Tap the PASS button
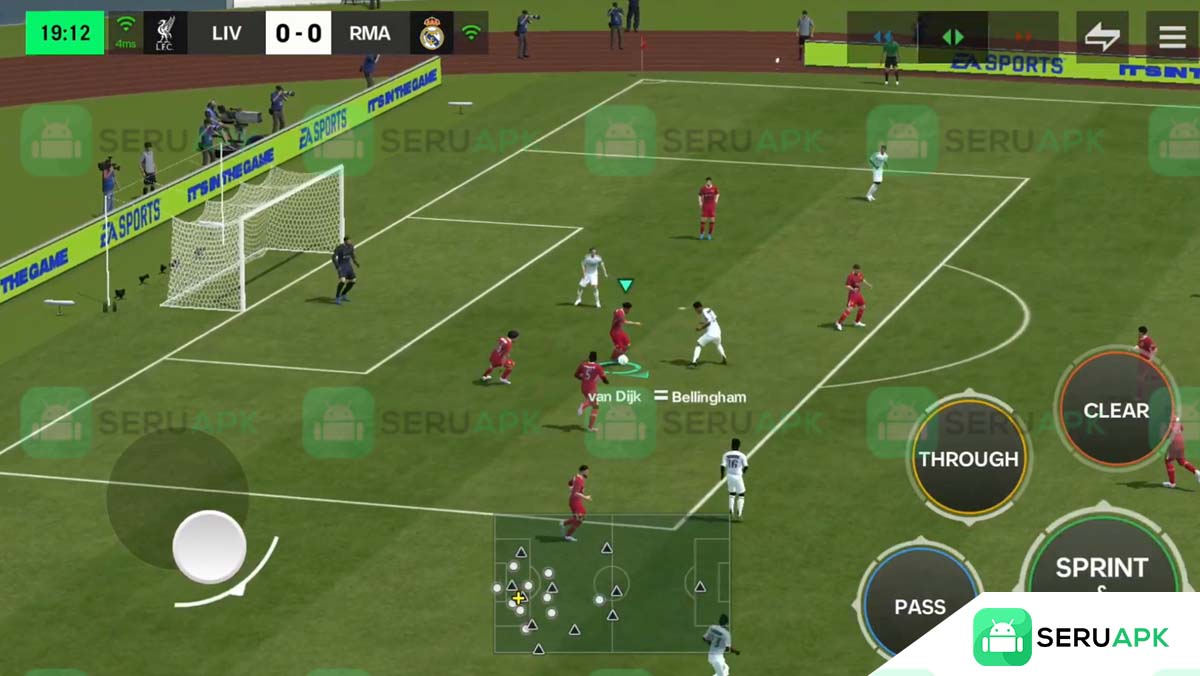 (919, 605)
